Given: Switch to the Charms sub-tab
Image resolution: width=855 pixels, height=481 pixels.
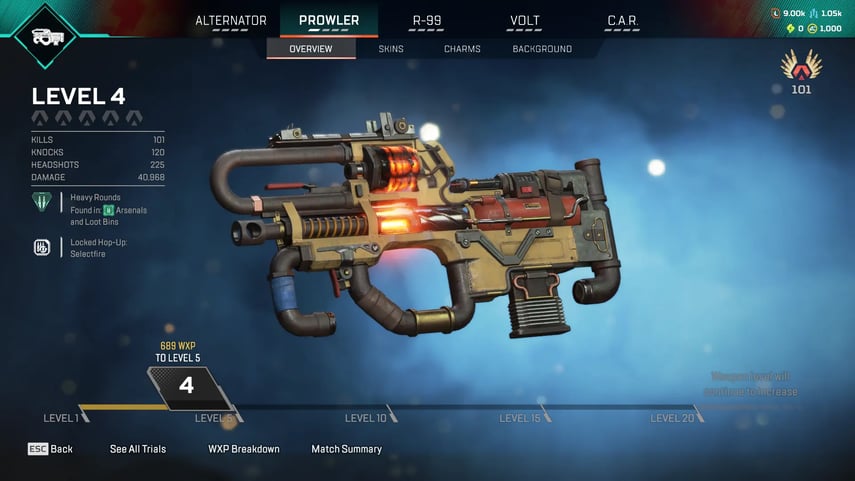Looking at the screenshot, I should click(462, 49).
